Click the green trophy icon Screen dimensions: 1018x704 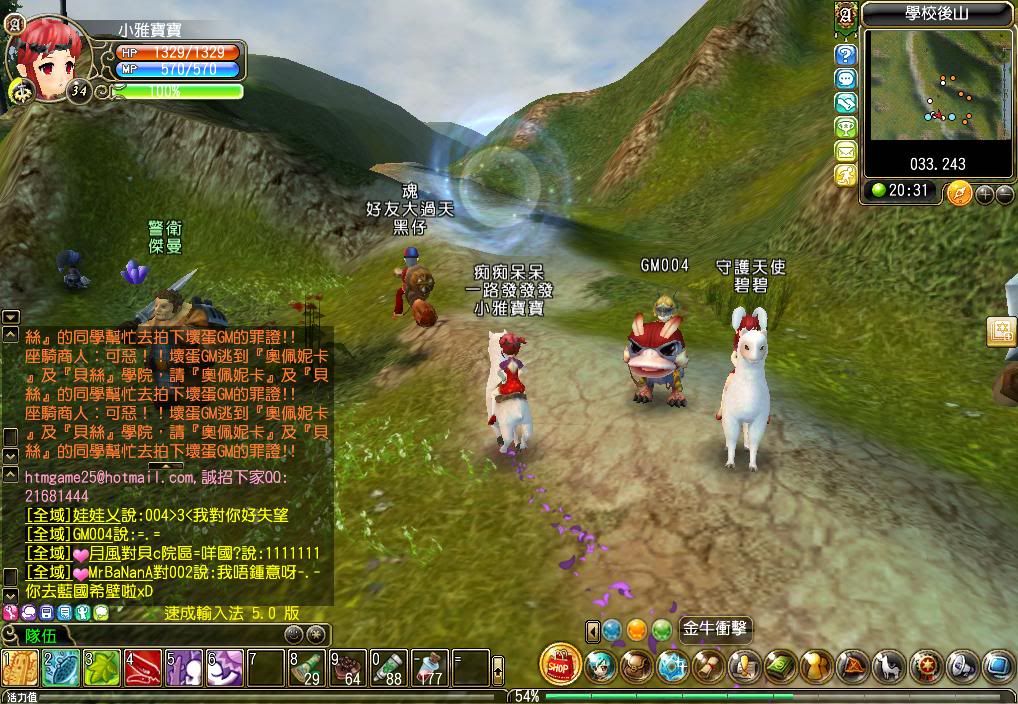(x=846, y=127)
